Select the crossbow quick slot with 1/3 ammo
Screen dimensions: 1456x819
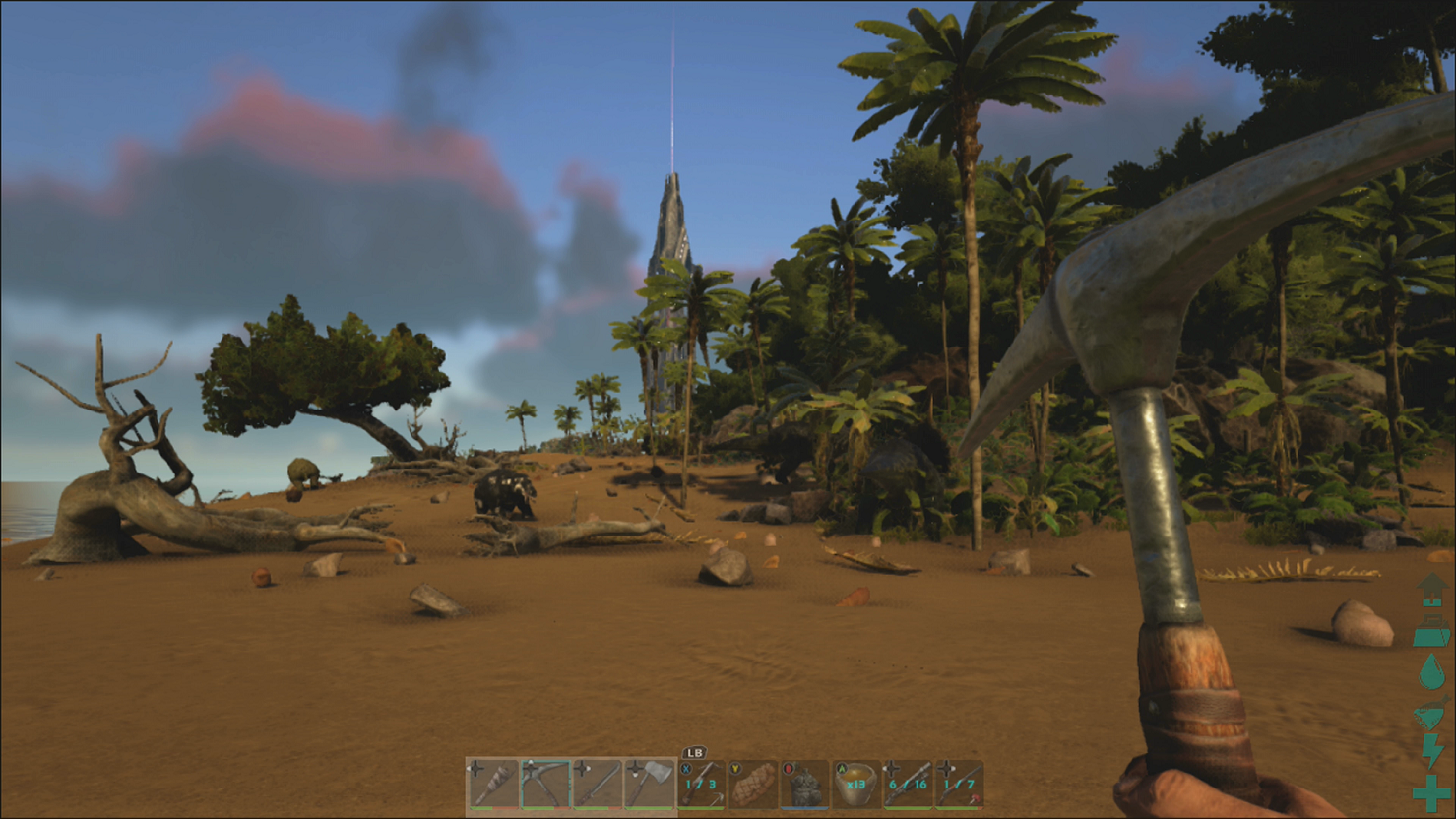point(703,783)
